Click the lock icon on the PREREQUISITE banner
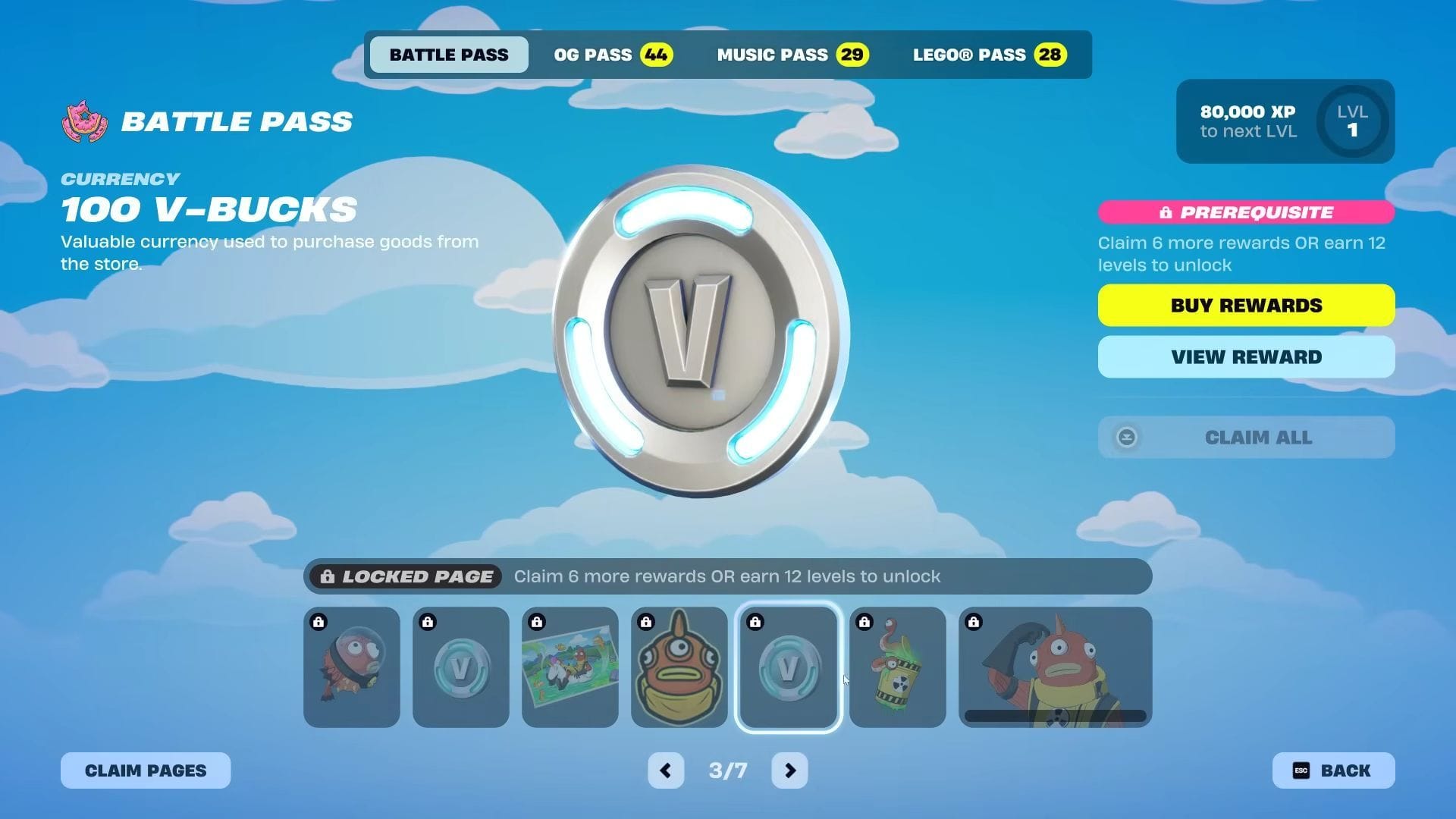This screenshot has width=1456, height=819. click(x=1166, y=212)
